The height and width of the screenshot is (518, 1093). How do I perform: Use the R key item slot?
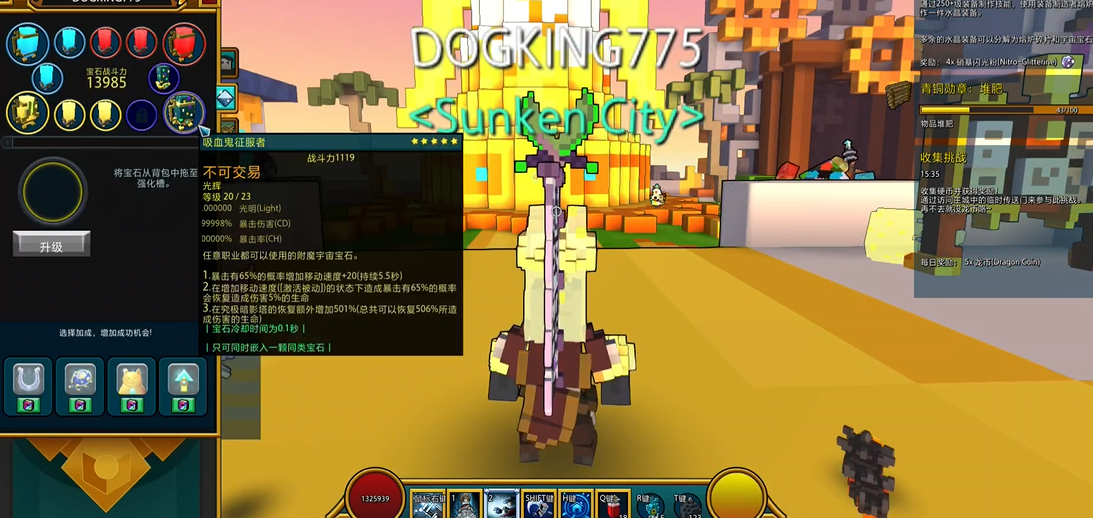(x=650, y=506)
